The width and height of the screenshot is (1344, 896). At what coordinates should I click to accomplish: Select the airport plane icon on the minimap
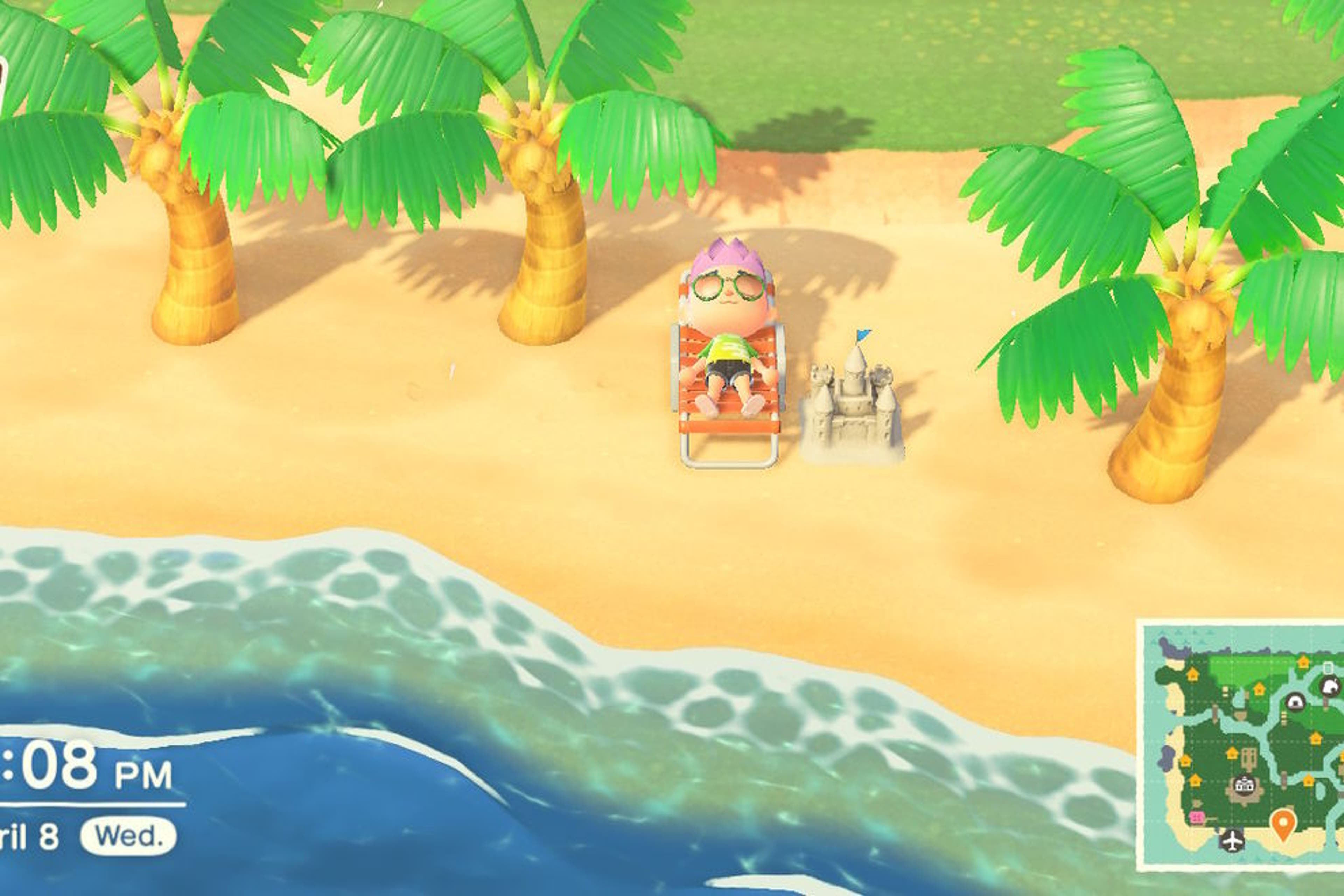(1233, 842)
